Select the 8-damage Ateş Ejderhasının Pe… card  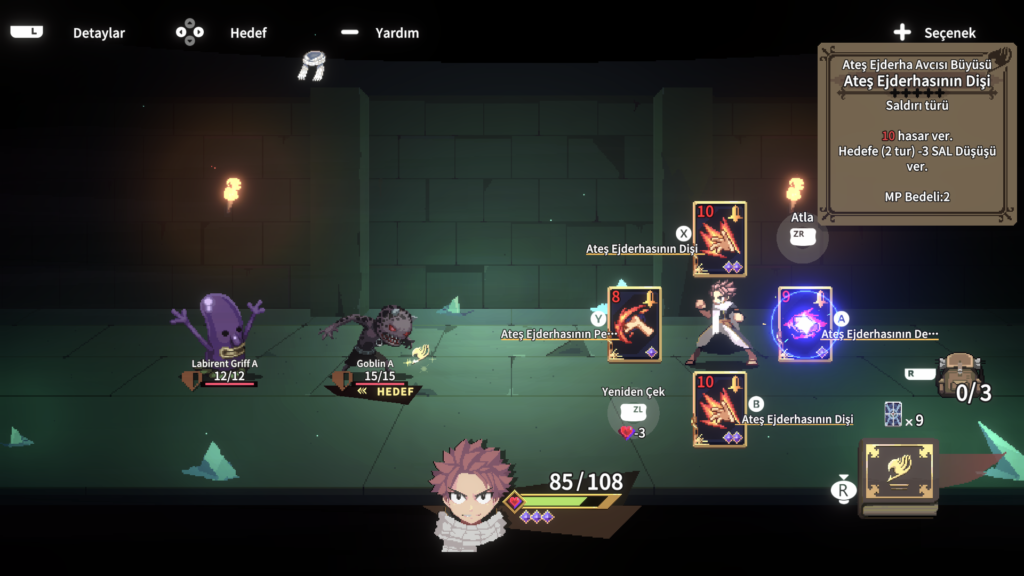coord(634,324)
